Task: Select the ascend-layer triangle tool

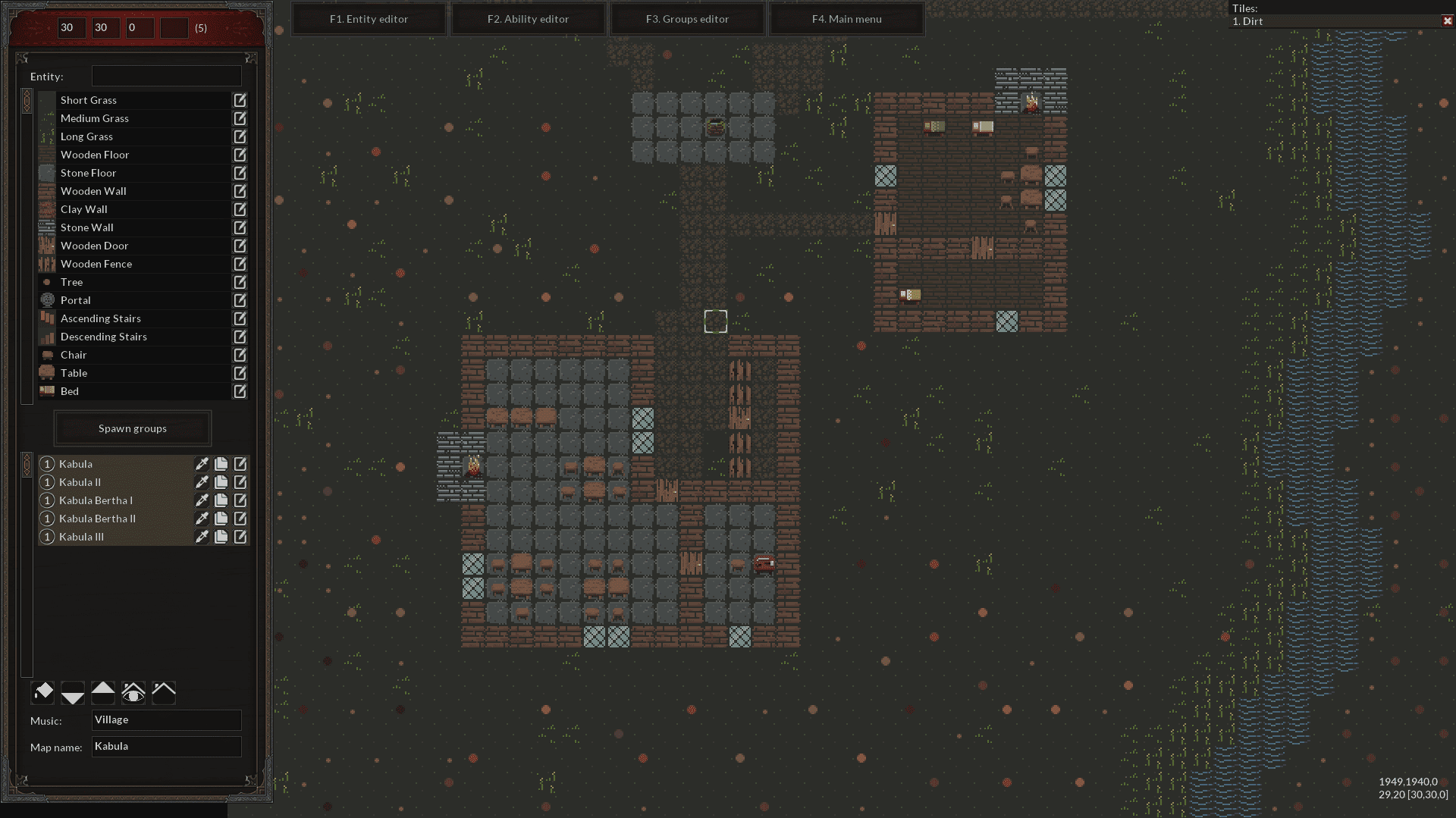Action: coord(103,692)
